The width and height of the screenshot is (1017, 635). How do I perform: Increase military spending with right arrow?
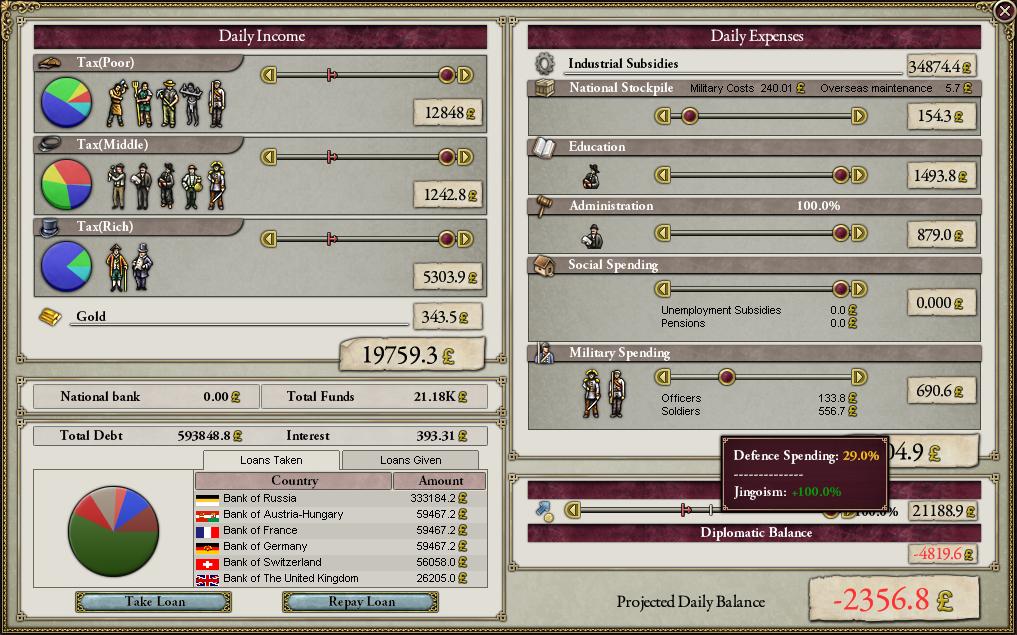pyautogui.click(x=858, y=377)
